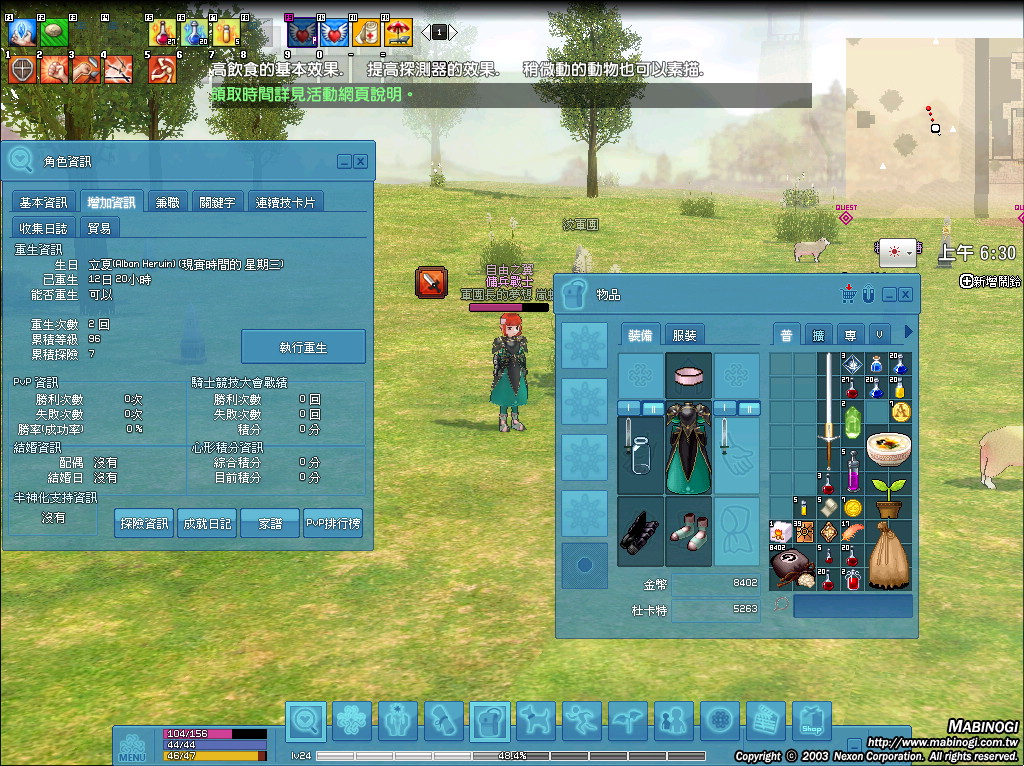
Task: Open the 探險資訊 exploration info button
Action: click(144, 523)
